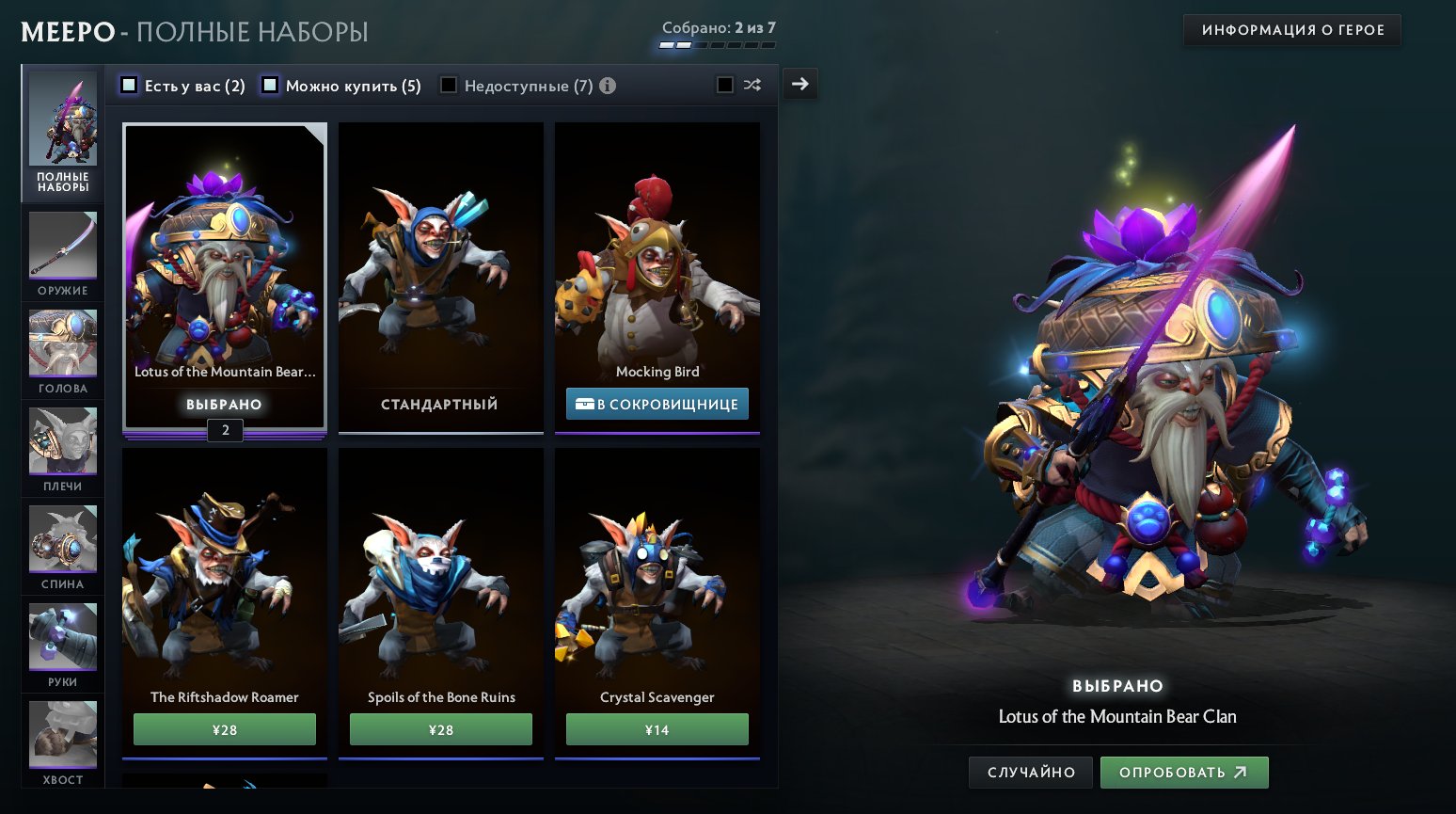Select the 'Стандартный' set entry
1456x814 pixels.
tap(440, 278)
